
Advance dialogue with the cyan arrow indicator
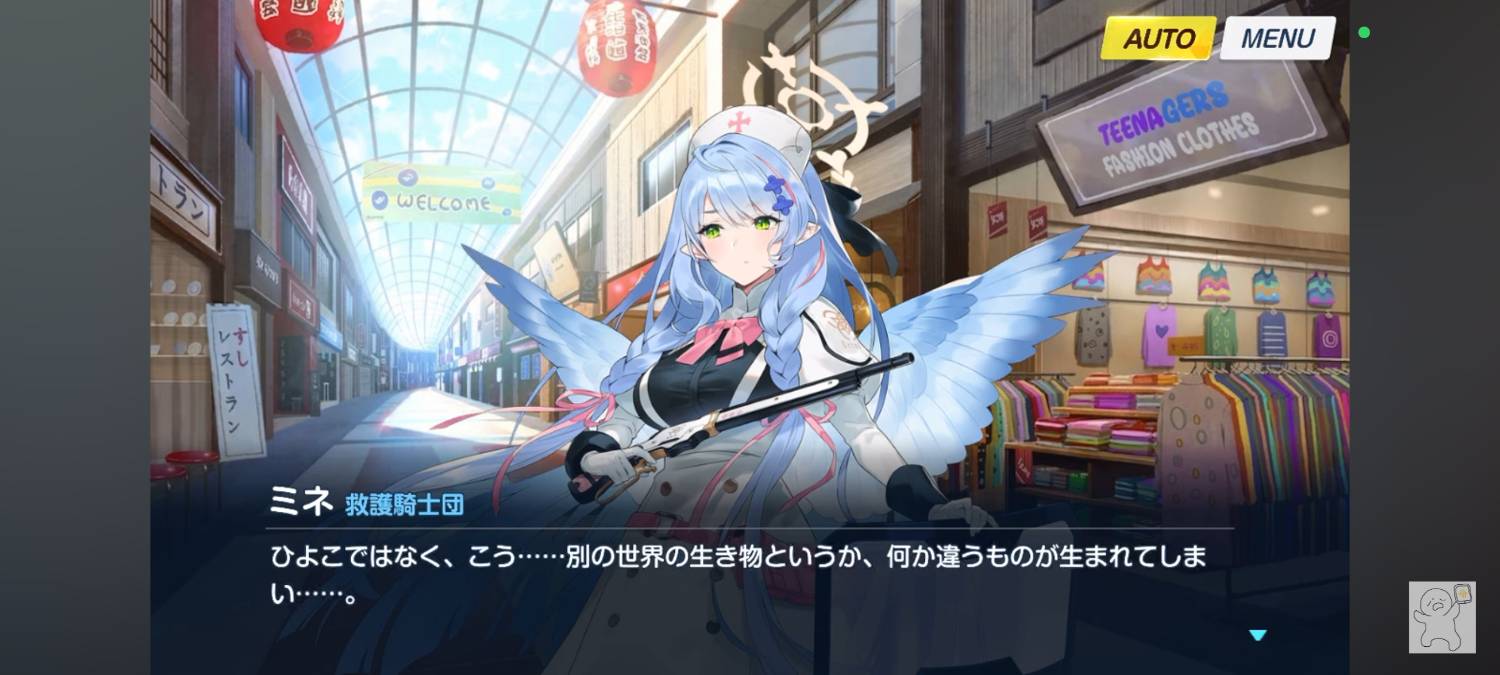(1258, 635)
